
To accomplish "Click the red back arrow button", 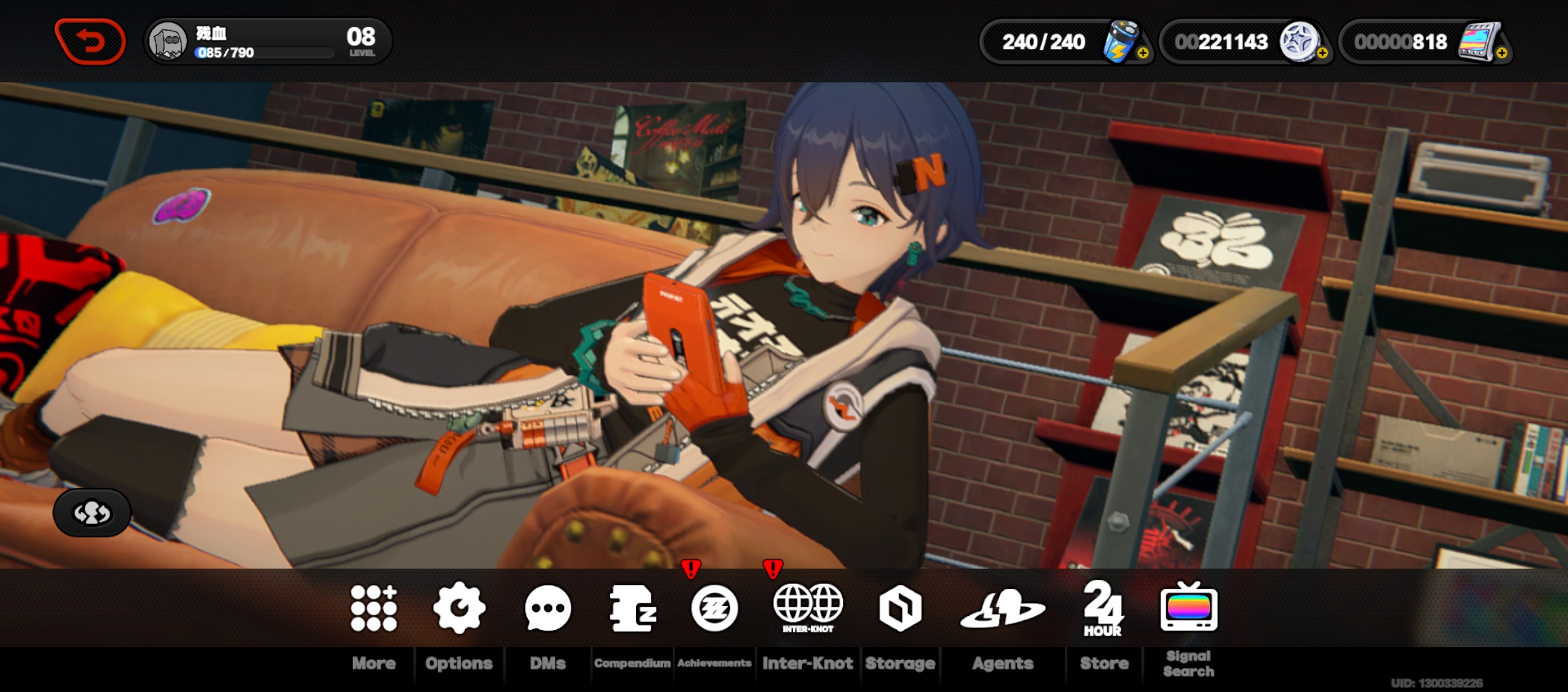I will pos(90,42).
